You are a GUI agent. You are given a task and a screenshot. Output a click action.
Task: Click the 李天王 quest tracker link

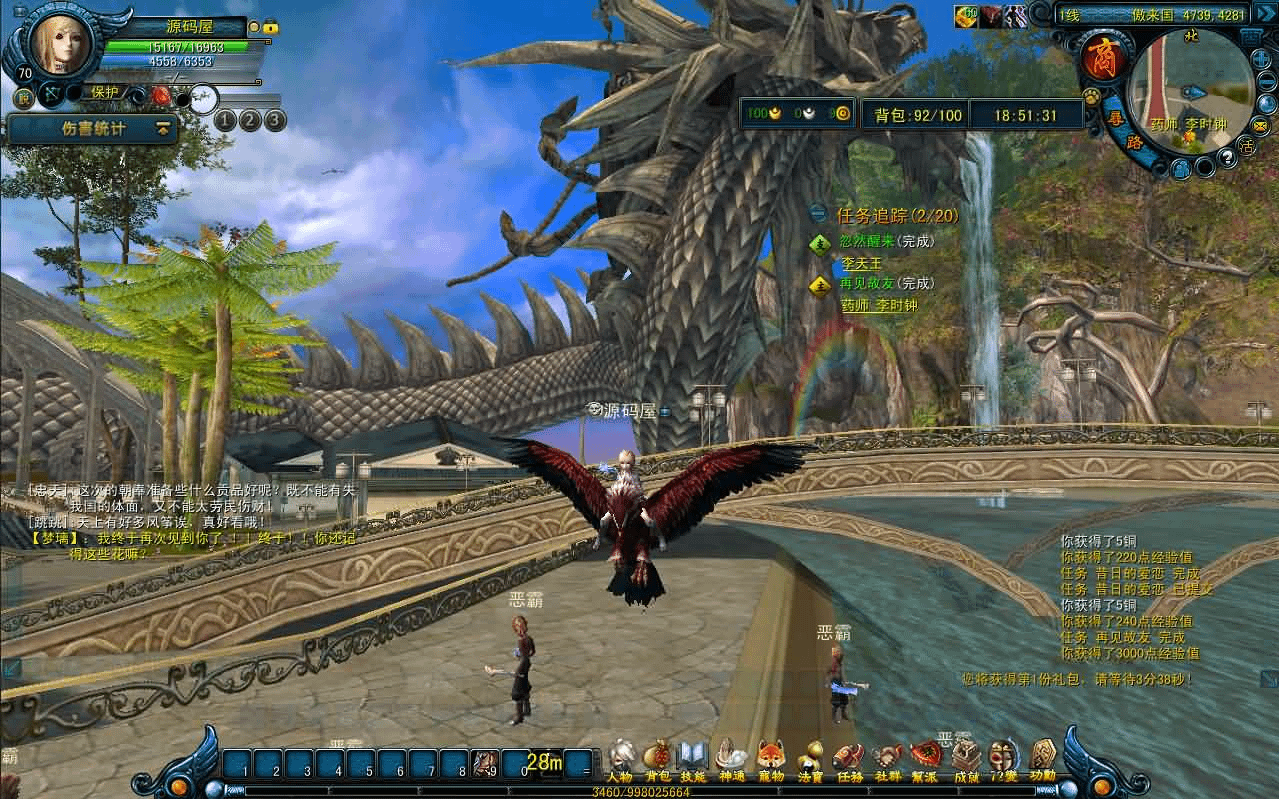[861, 263]
